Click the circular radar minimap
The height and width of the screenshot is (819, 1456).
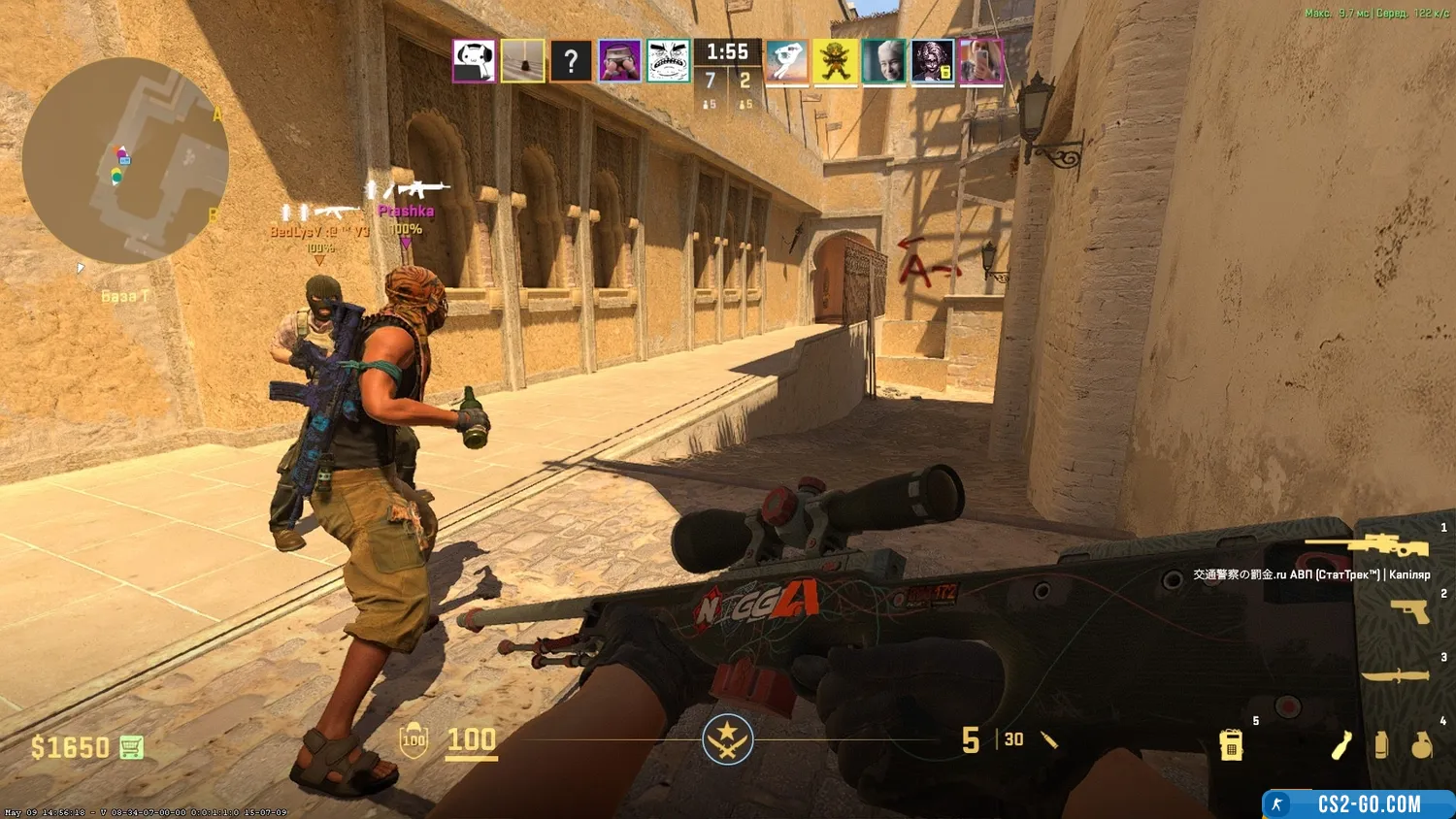(x=125, y=161)
